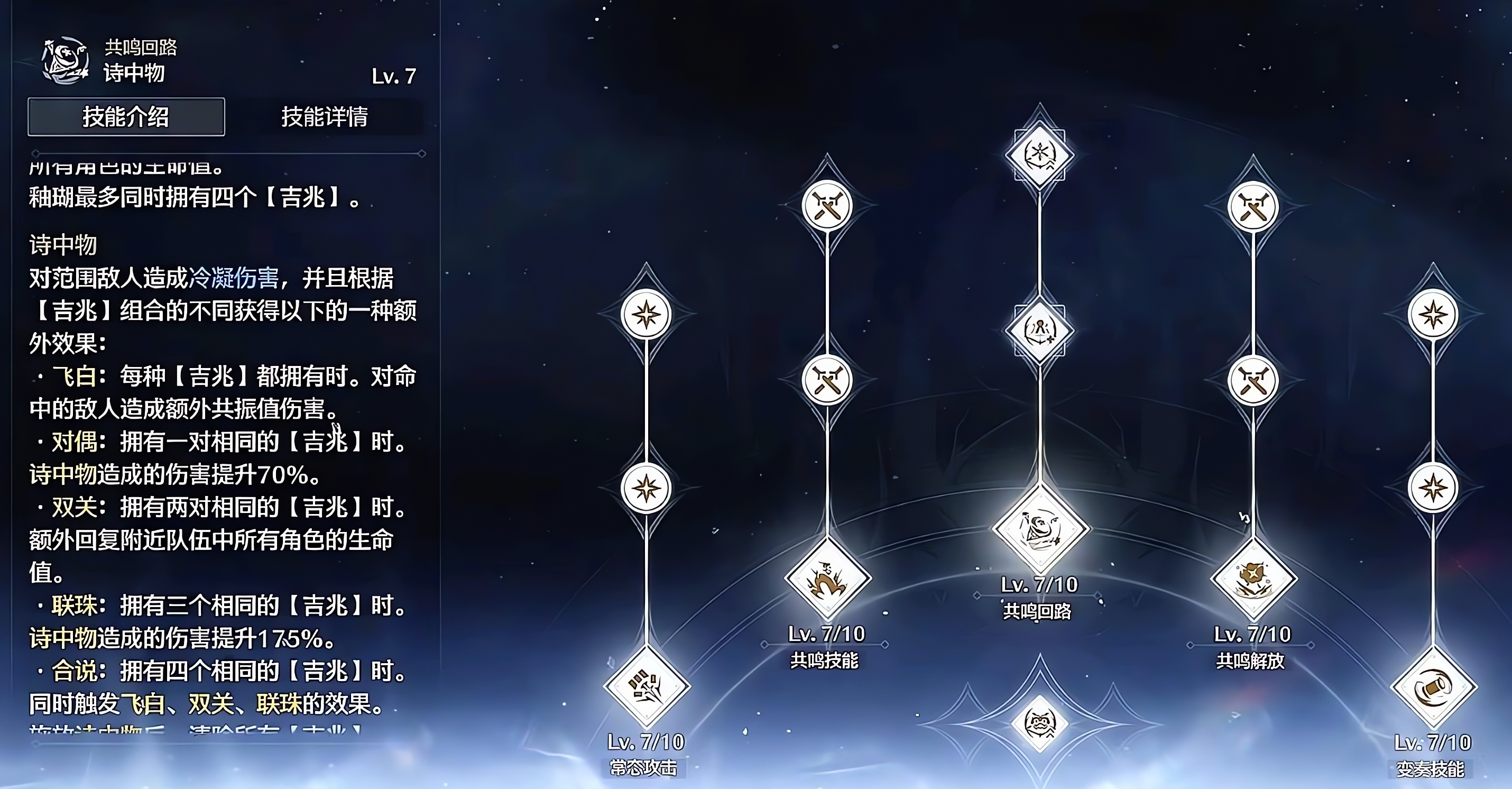This screenshot has height=789, width=1512.
Task: Open the 常态攻击 skill node
Action: pyautogui.click(x=646, y=687)
